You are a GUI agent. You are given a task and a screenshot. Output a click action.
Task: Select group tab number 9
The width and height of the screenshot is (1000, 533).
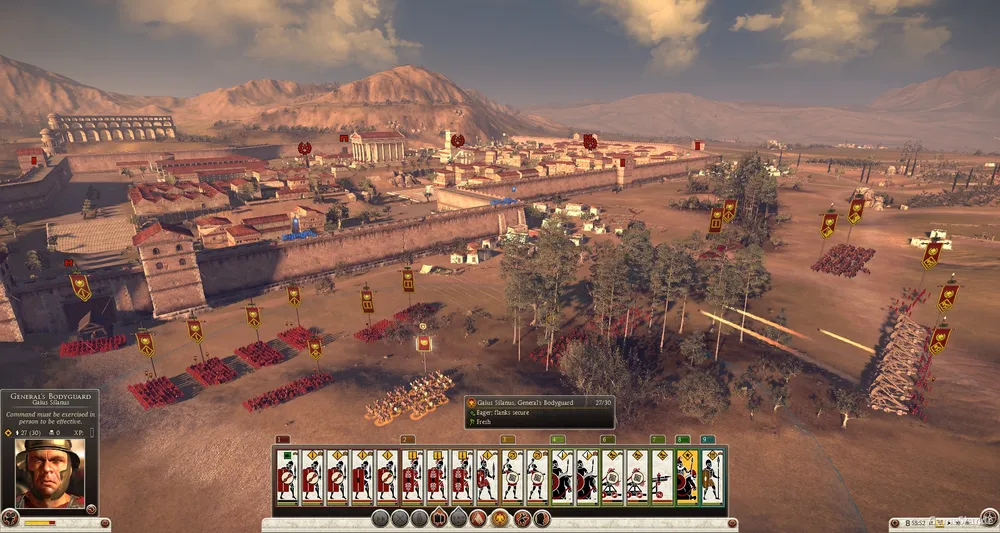[x=707, y=439]
